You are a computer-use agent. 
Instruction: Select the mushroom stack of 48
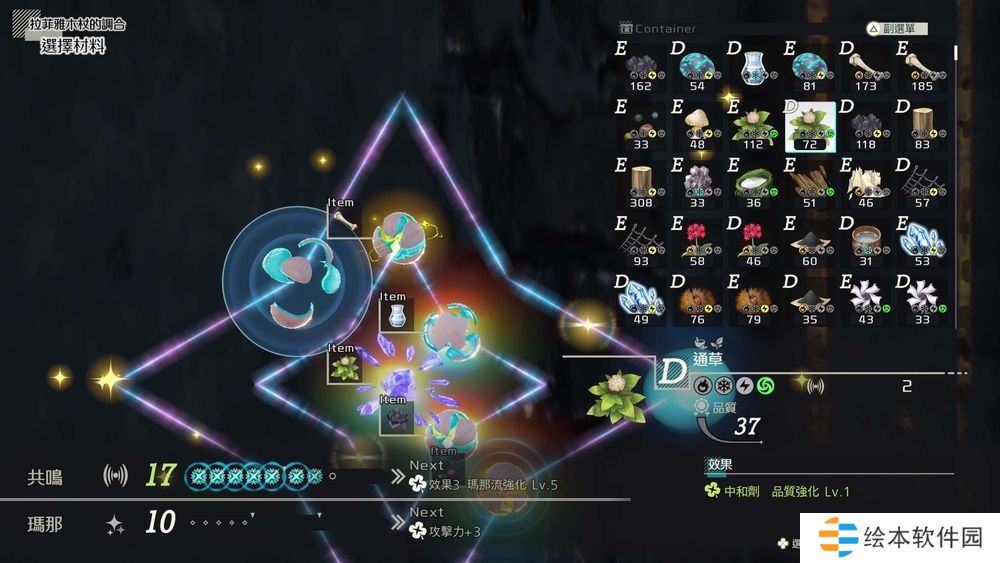(697, 127)
